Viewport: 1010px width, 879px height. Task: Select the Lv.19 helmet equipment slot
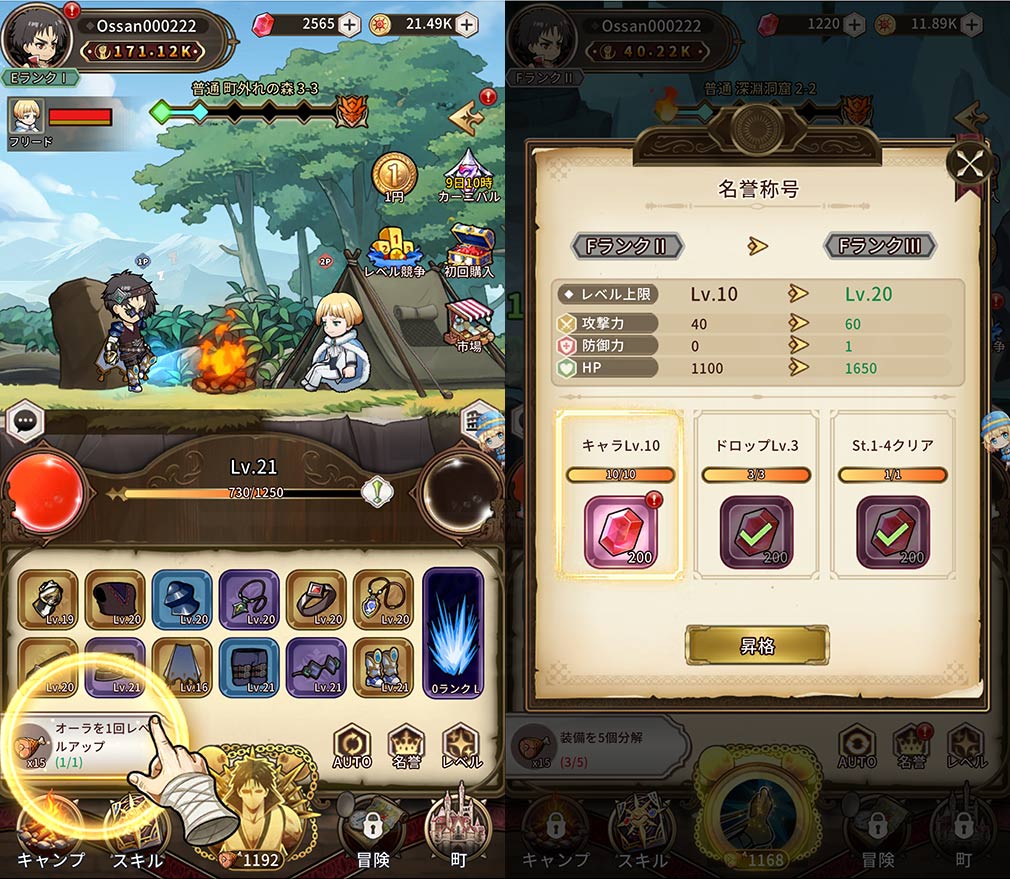coord(48,600)
